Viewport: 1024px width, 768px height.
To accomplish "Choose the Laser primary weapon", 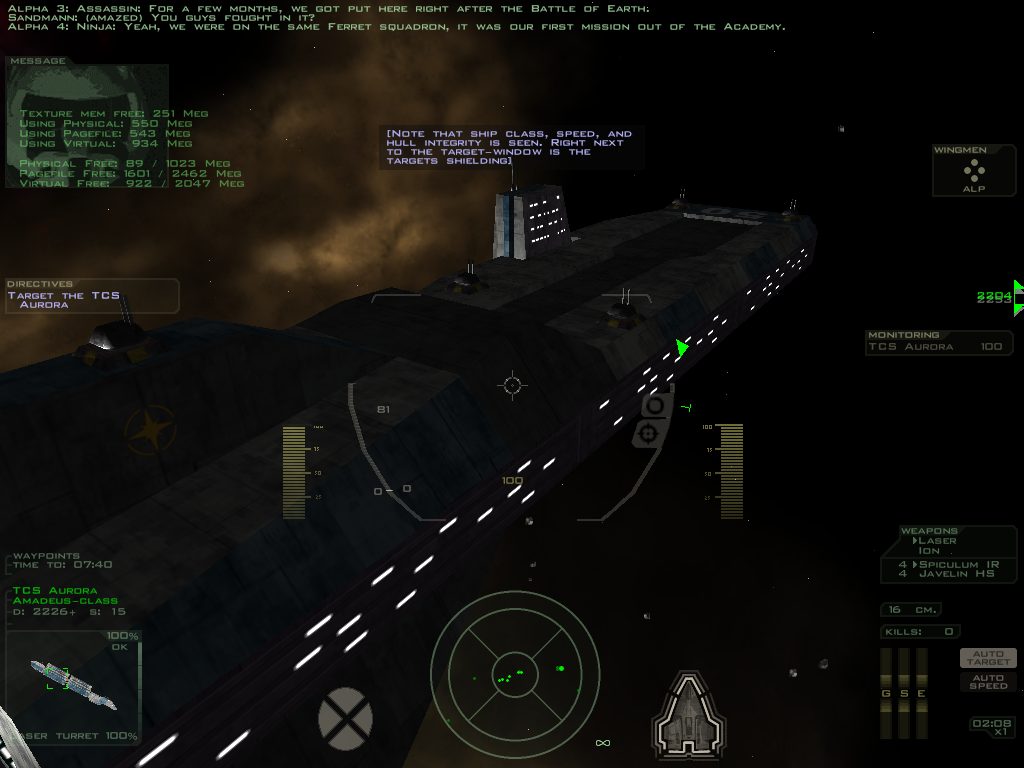I will pyautogui.click(x=937, y=541).
